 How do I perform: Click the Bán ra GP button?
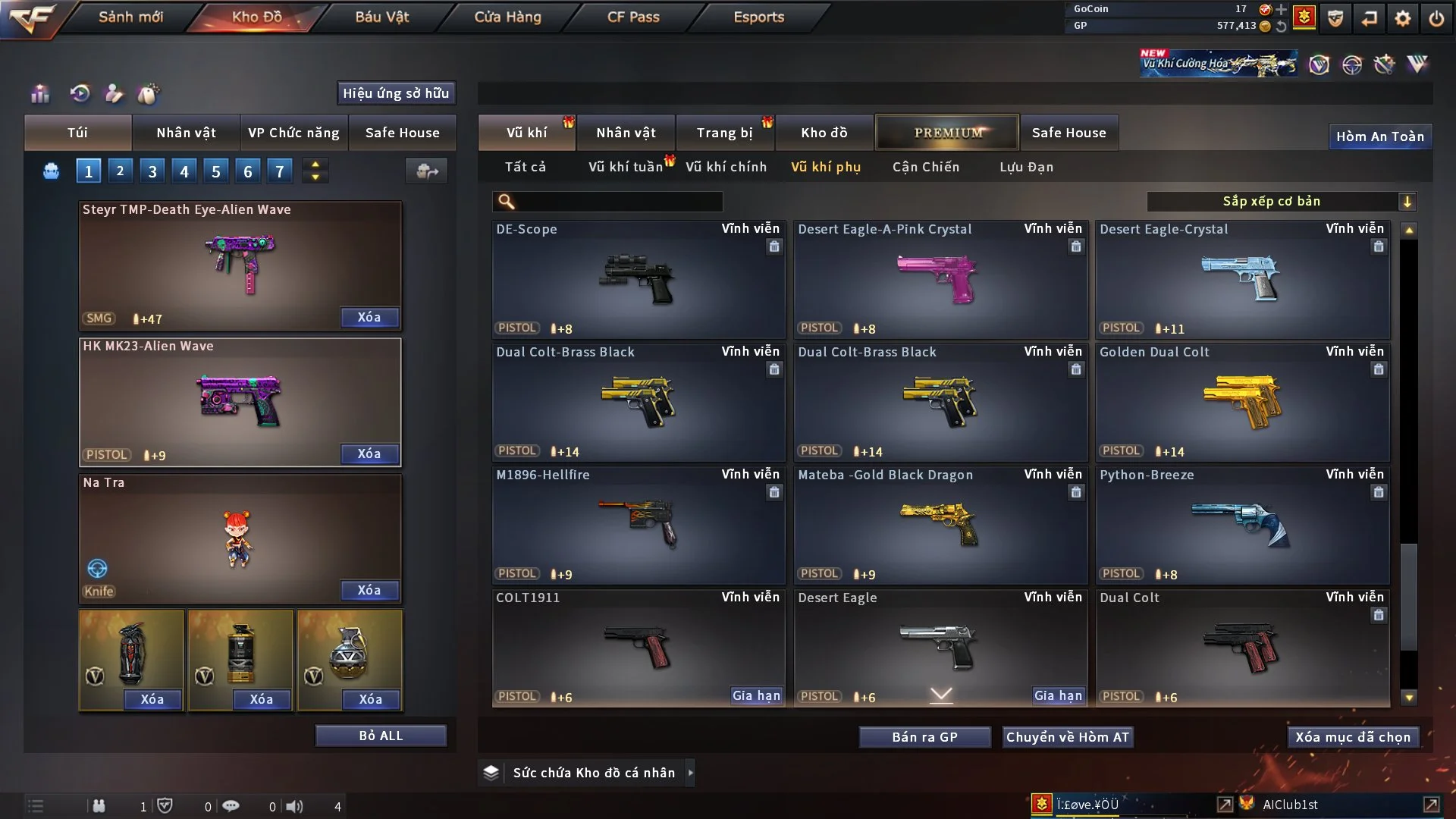coord(924,737)
